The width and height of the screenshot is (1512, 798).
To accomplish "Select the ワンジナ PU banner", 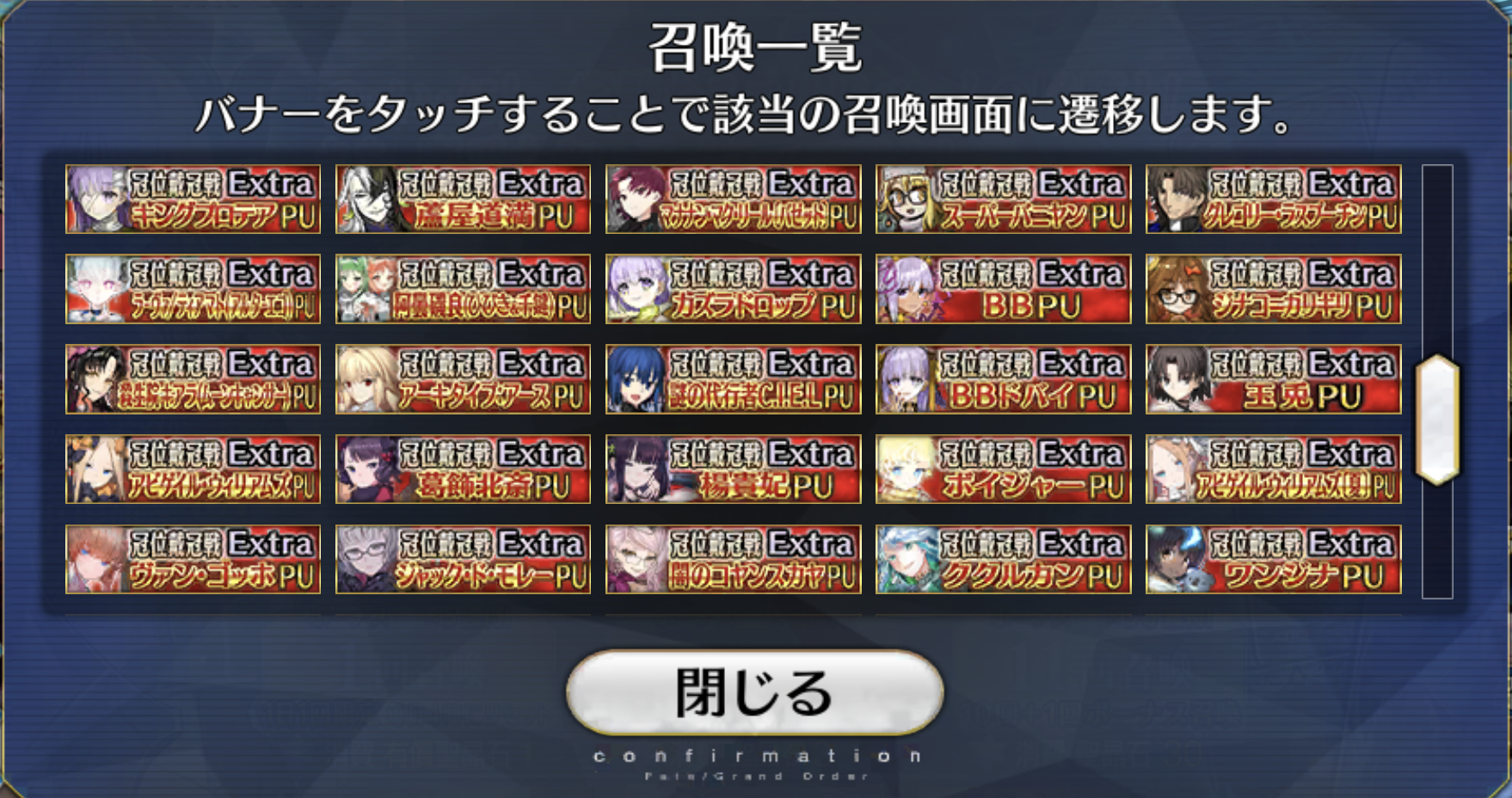I will 1273,560.
